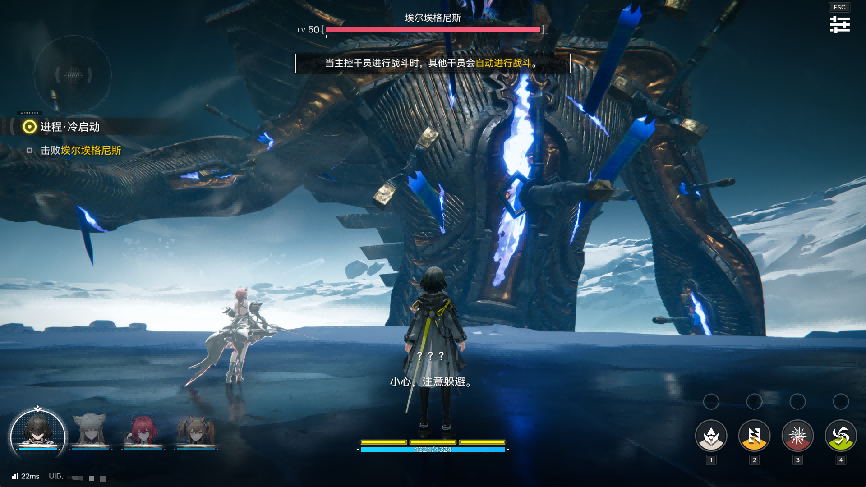
Task: Choose the brown twin-tailed operator portrait
Action: point(194,431)
